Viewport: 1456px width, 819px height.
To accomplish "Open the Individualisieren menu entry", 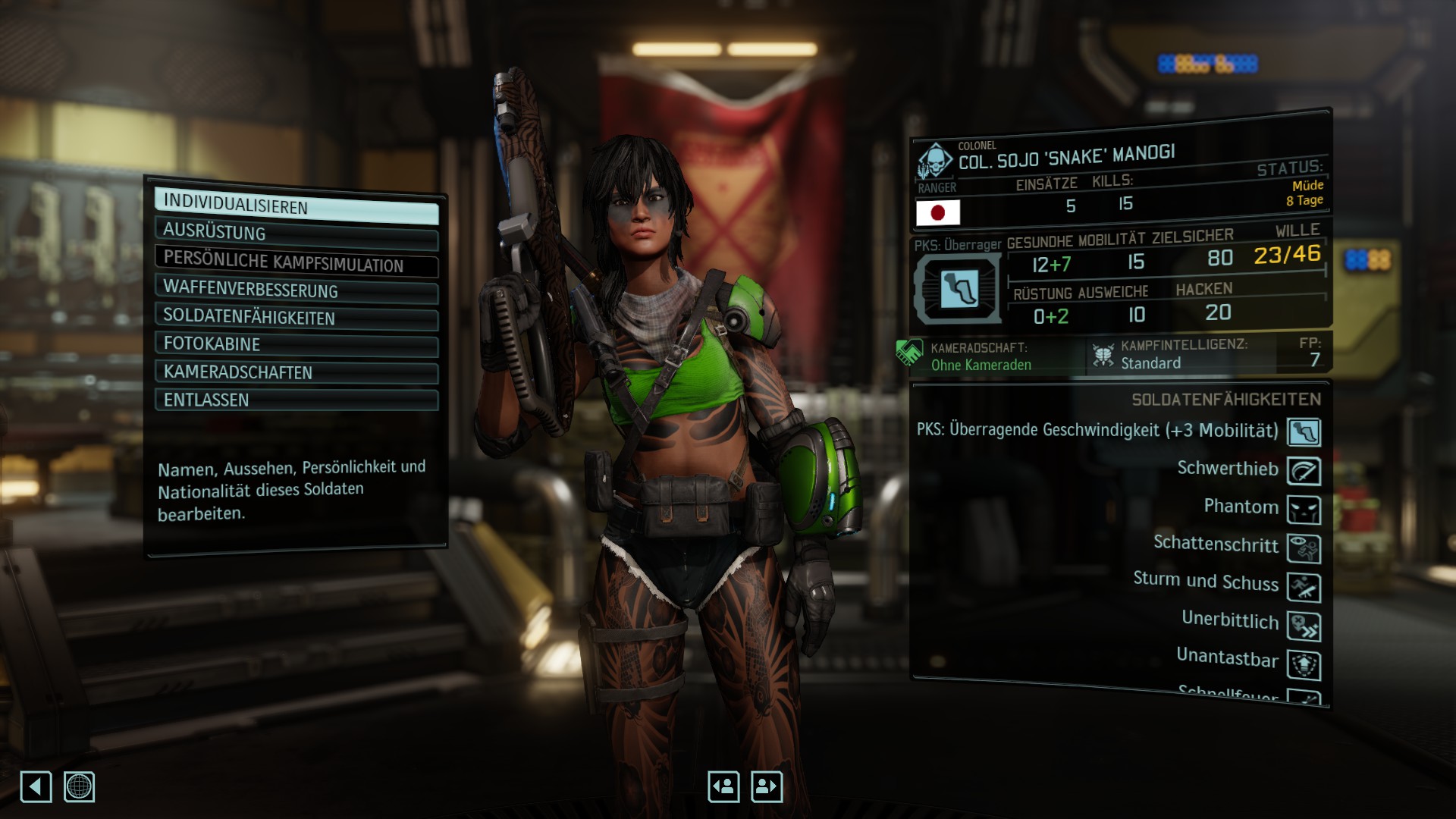I will click(296, 206).
